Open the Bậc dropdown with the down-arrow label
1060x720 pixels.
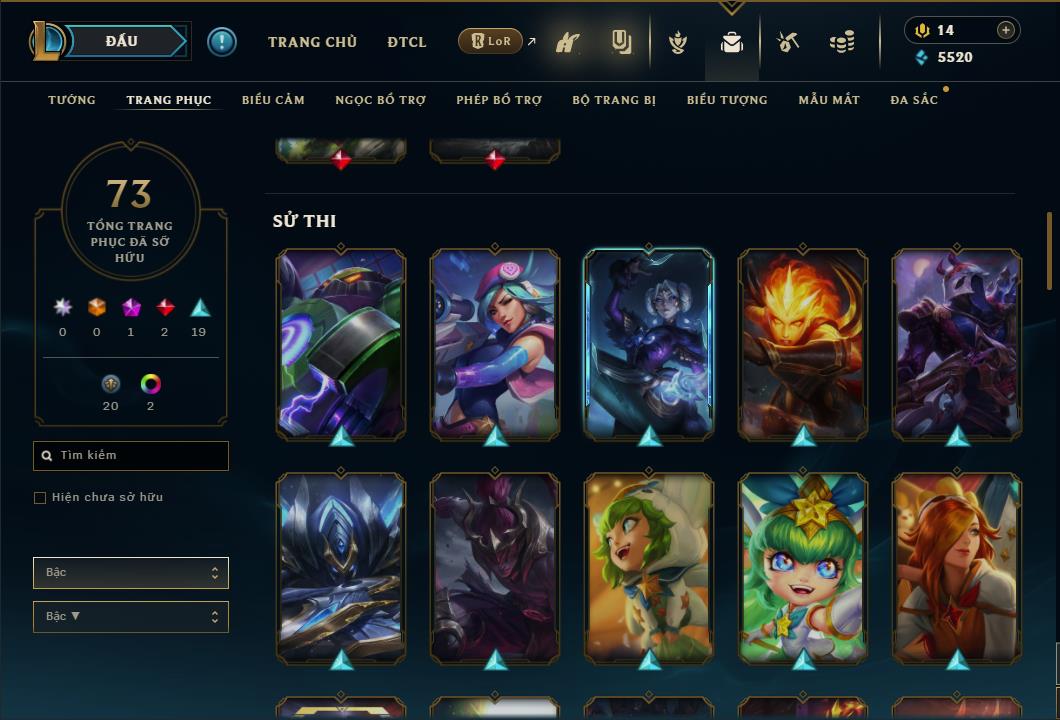tap(131, 617)
